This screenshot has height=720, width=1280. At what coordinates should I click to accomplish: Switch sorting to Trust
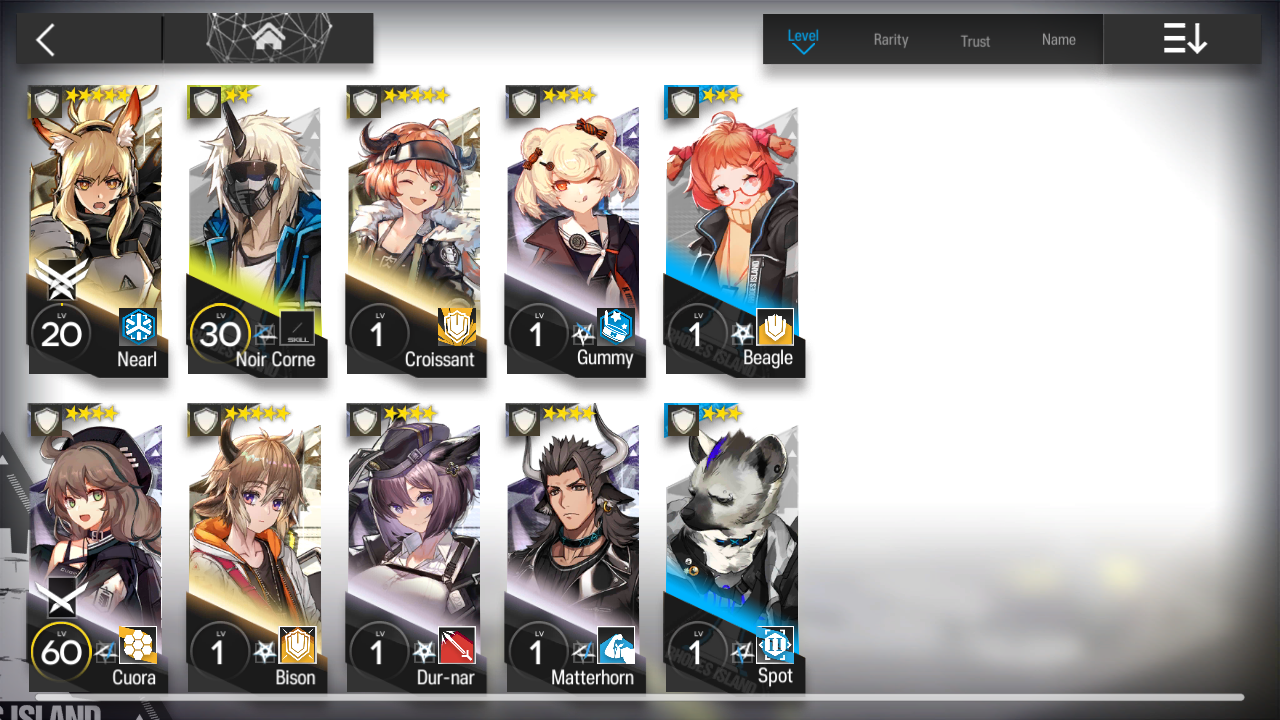coord(975,41)
